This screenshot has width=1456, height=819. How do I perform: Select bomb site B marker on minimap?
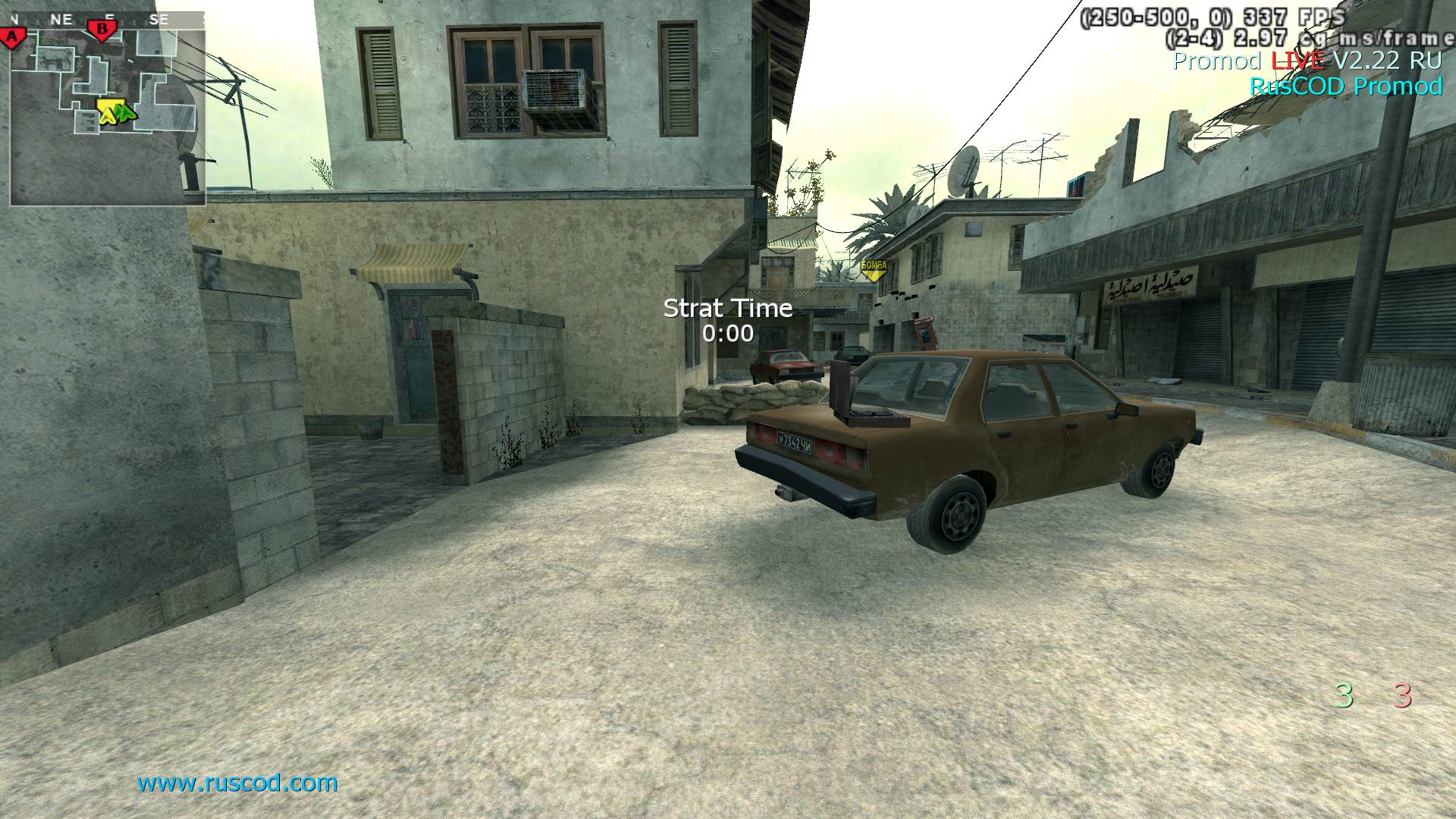tap(102, 30)
